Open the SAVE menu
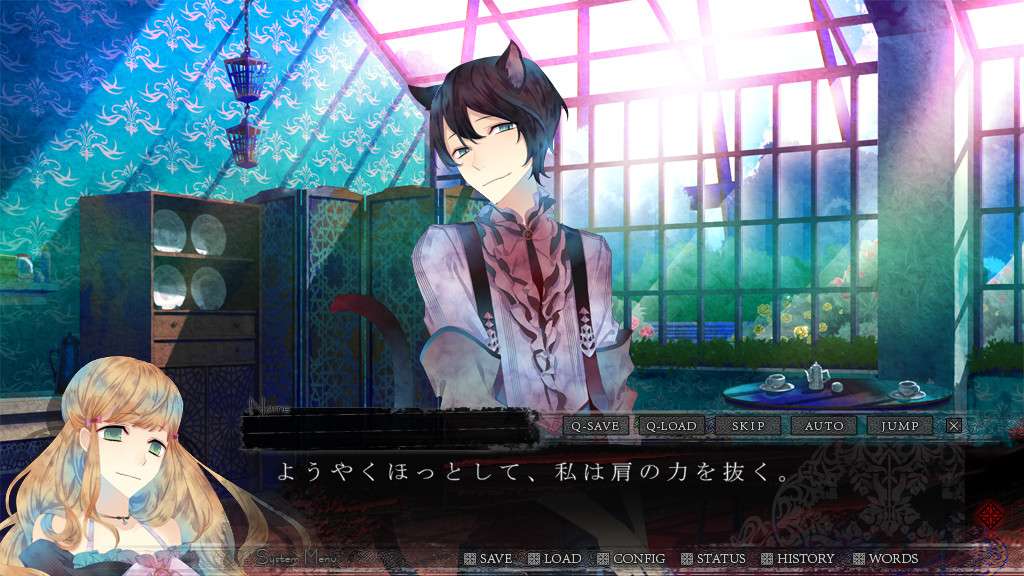This screenshot has width=1024, height=576. [x=488, y=558]
